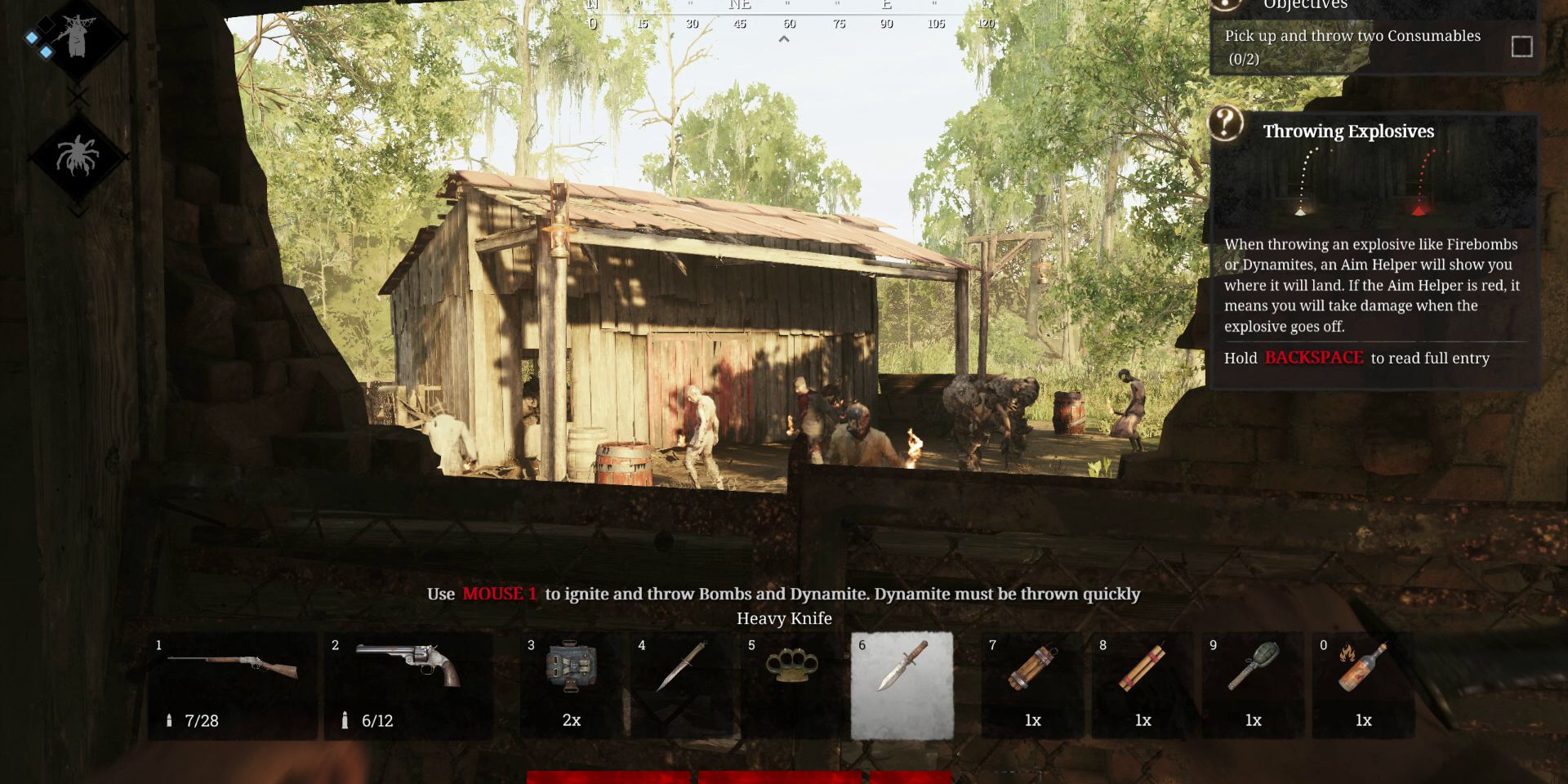Expand the Throwing Explosives tutorial entry
The image size is (1568, 784).
(1356, 358)
